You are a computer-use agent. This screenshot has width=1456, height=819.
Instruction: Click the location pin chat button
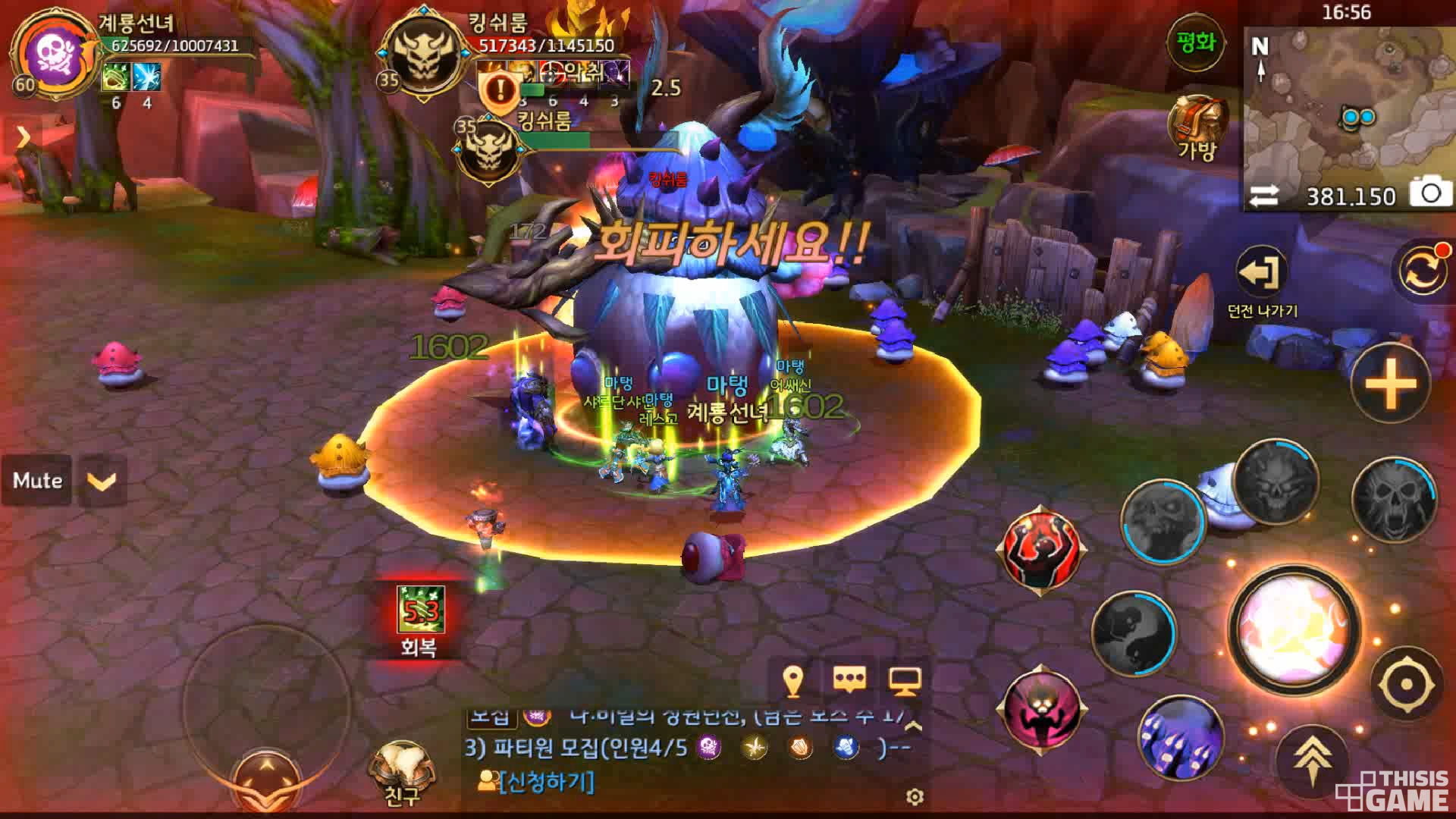[793, 680]
